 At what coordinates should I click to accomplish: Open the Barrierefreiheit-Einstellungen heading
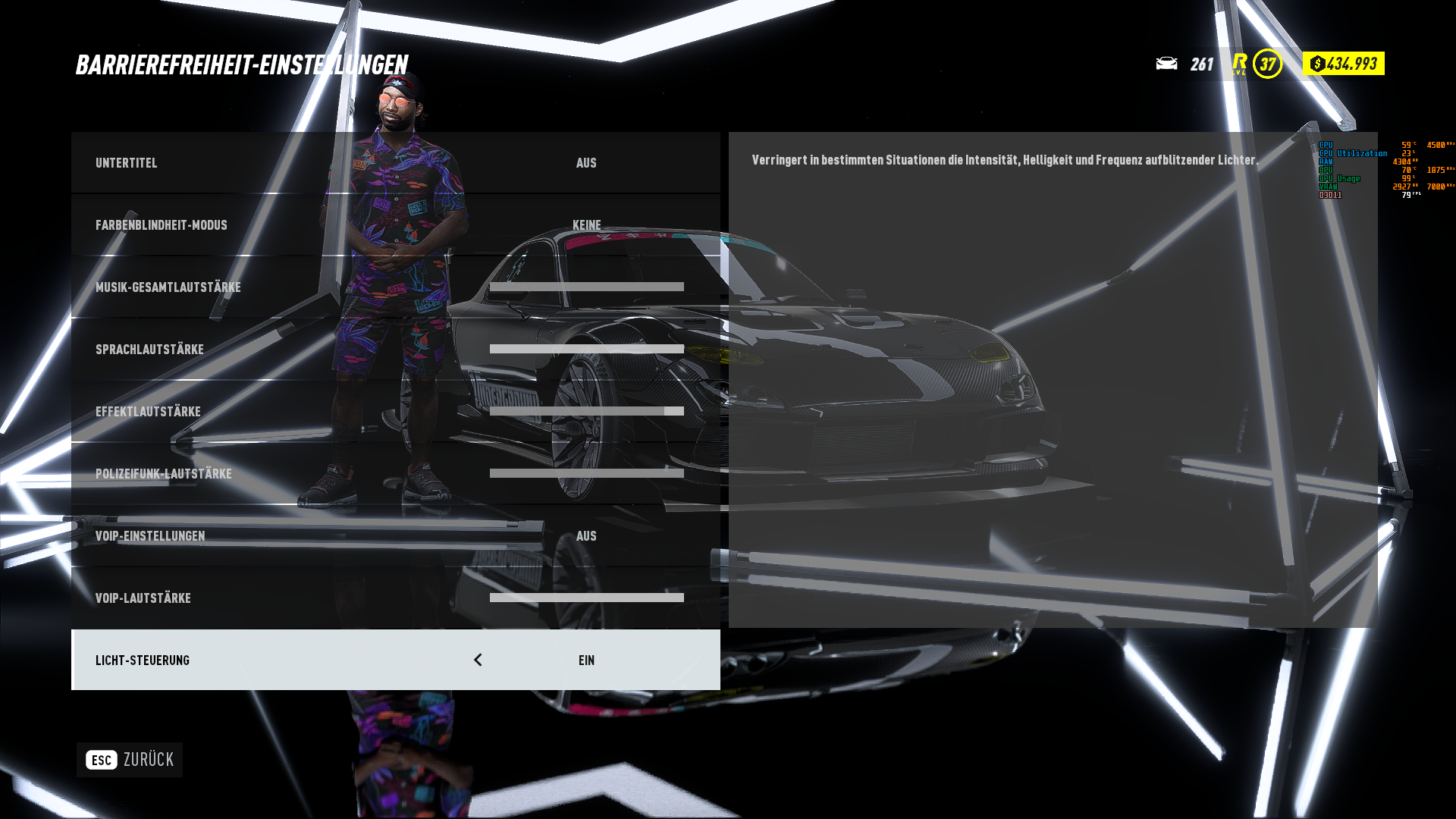pos(243,65)
